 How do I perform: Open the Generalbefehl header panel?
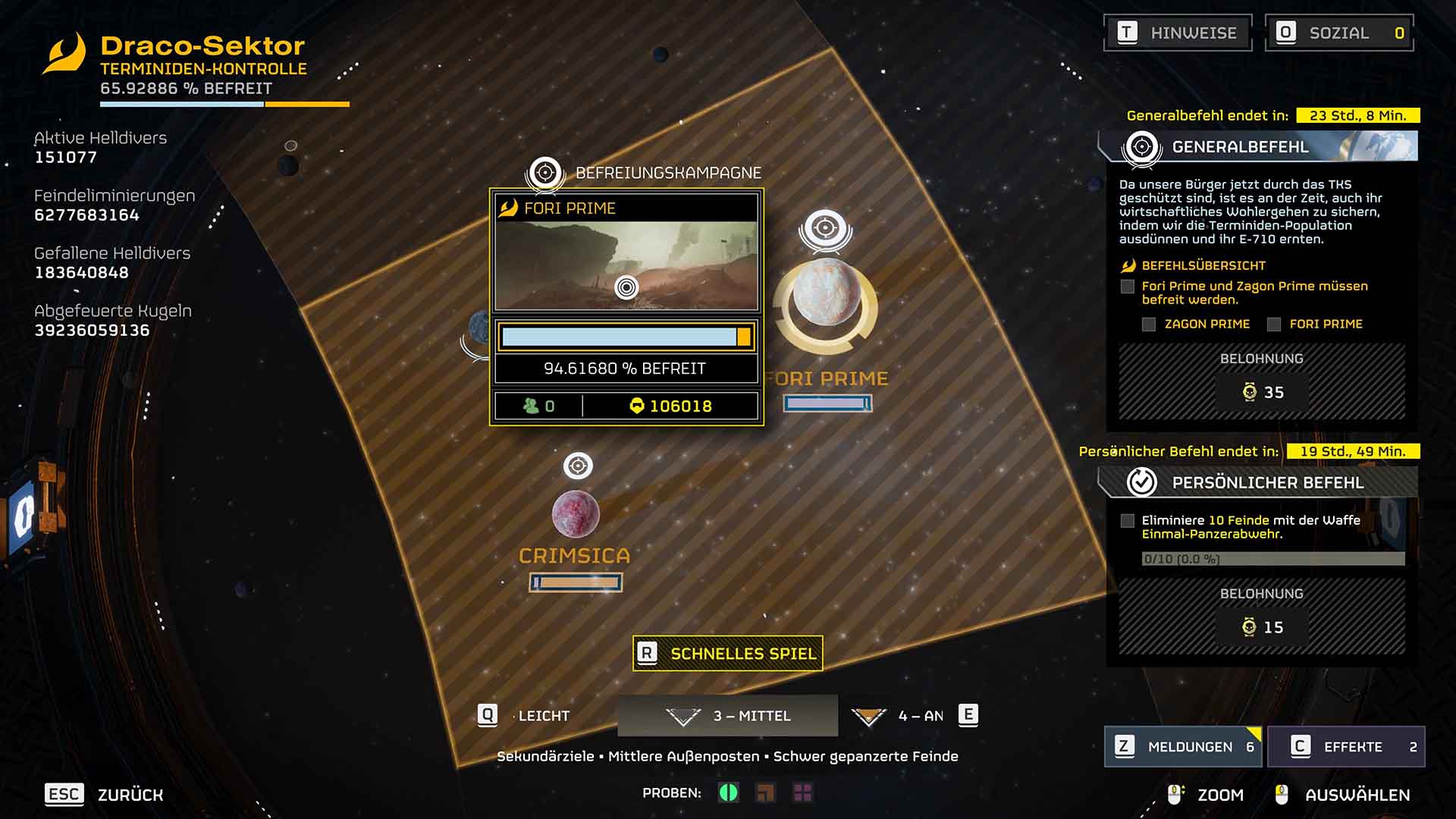(1259, 146)
